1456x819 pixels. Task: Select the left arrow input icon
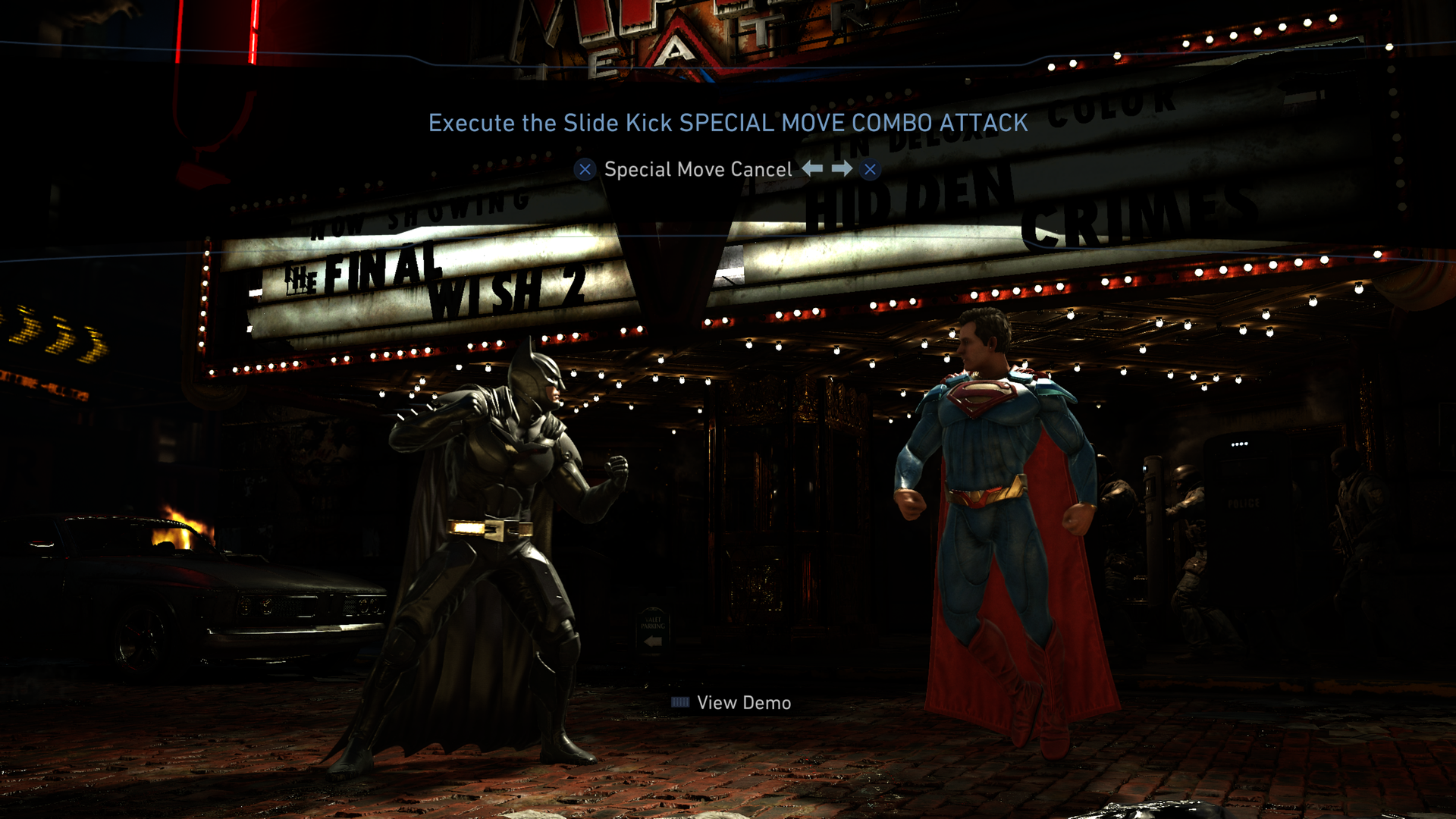point(811,170)
